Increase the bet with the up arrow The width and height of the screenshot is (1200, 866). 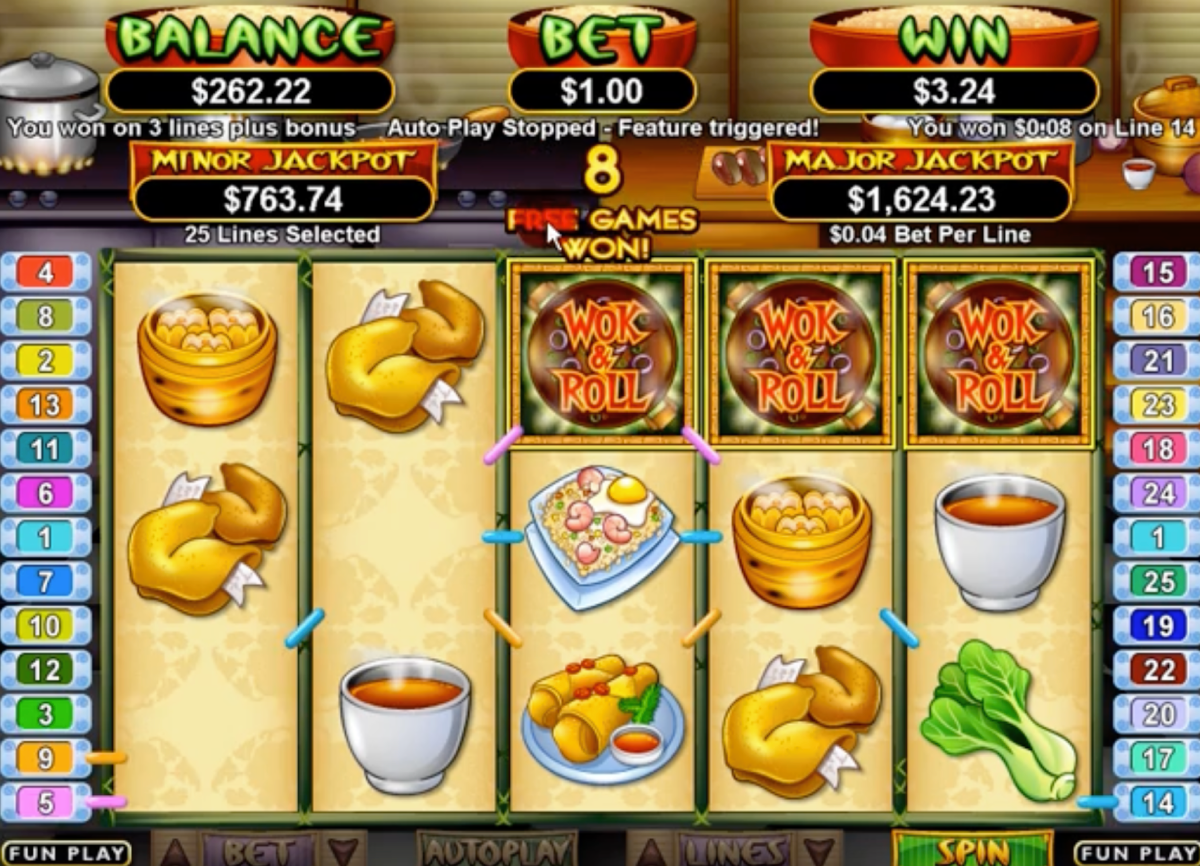pos(175,852)
